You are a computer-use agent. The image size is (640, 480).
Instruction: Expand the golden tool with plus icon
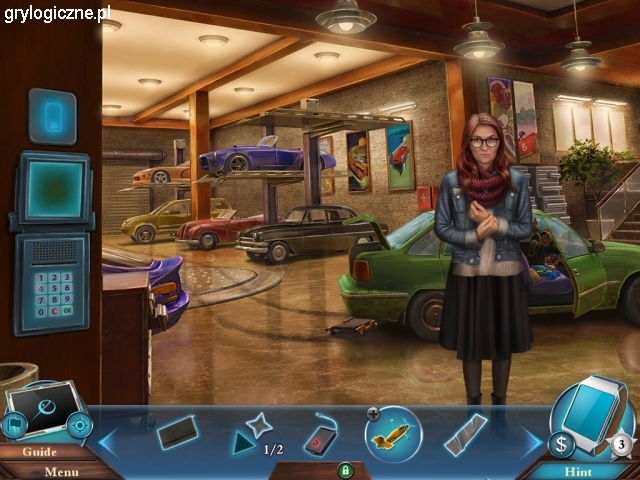coord(373,412)
